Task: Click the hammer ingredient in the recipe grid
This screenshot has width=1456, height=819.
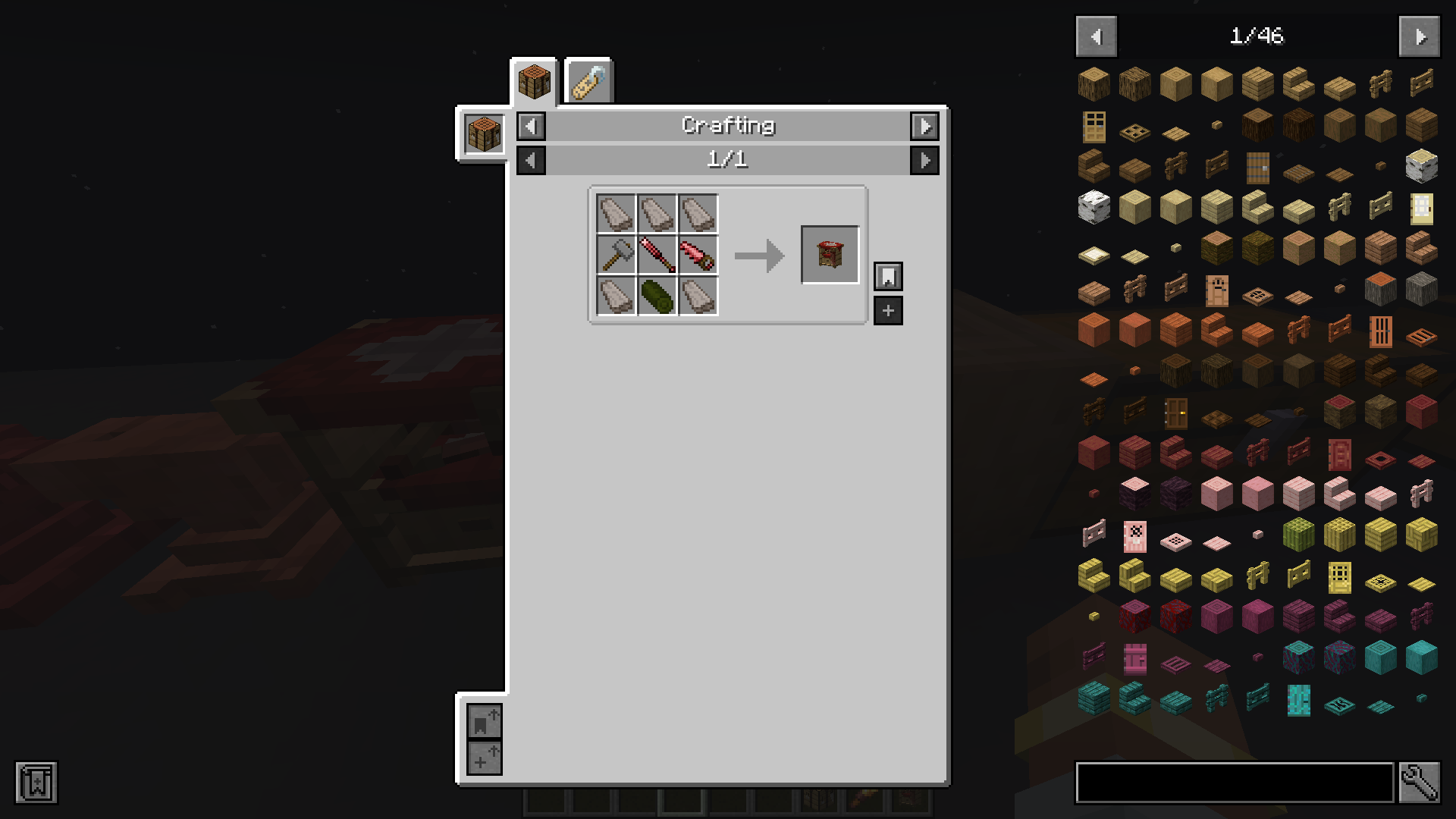Action: click(x=616, y=253)
